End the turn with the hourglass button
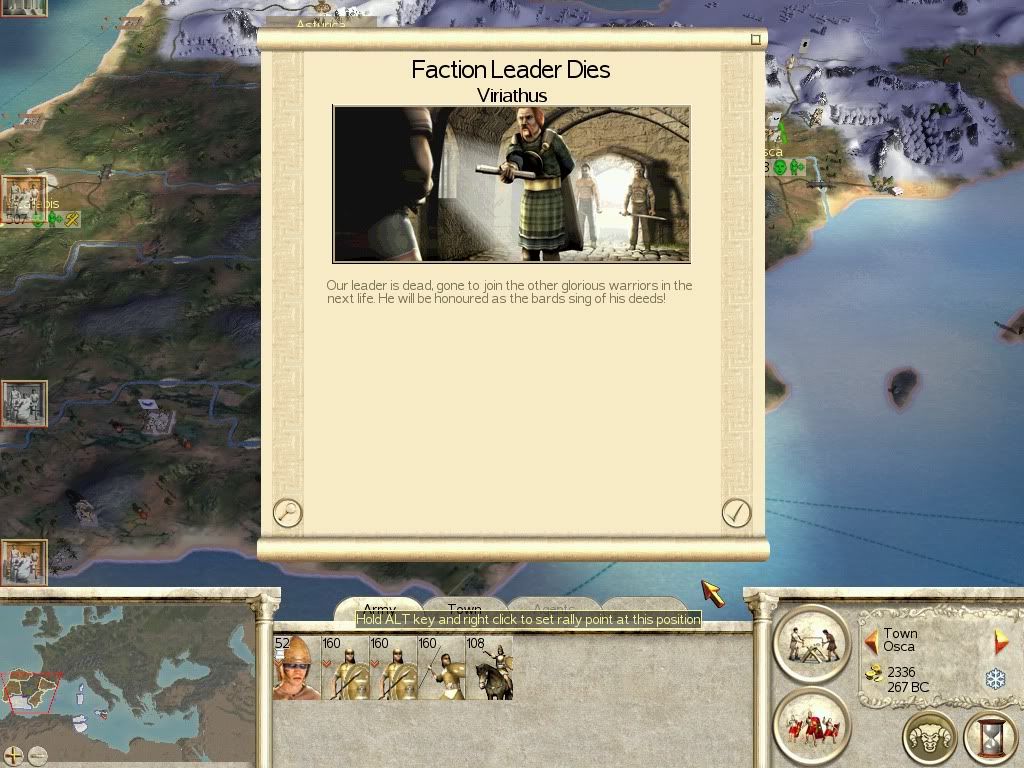This screenshot has width=1024, height=768. click(990, 738)
